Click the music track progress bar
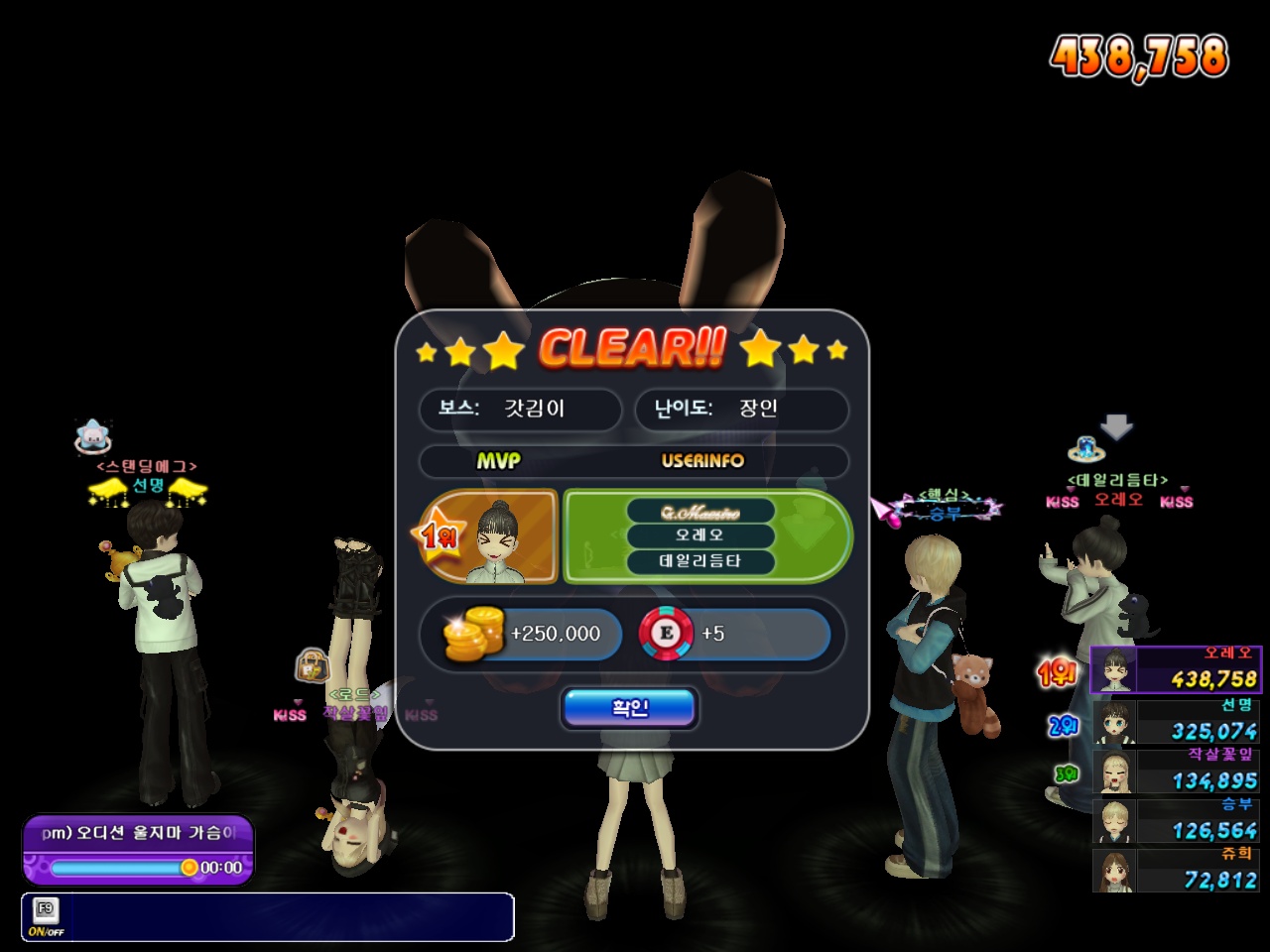Viewport: 1270px width, 952px height. pos(117,868)
